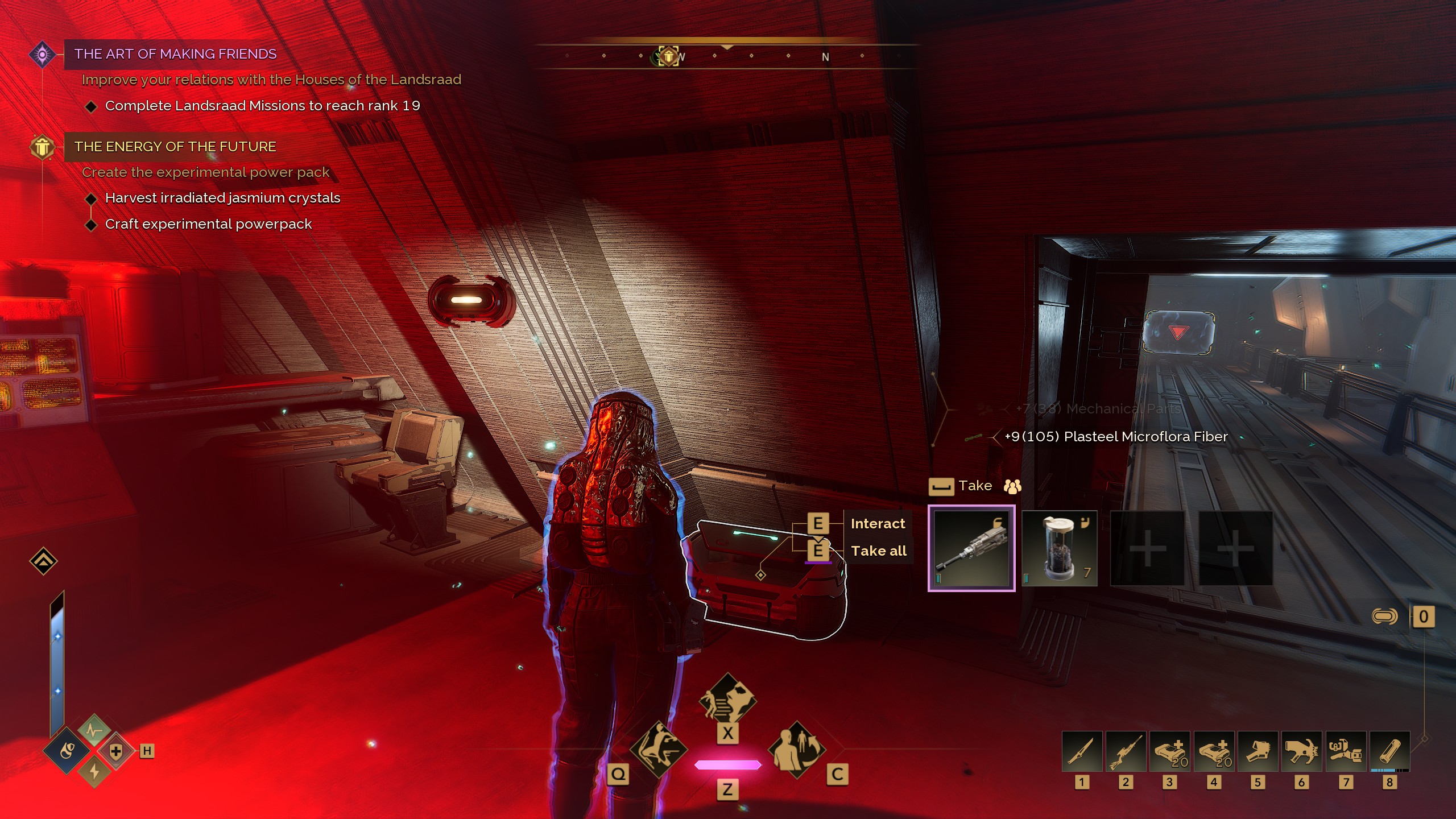The image size is (1456, 819).
Task: Click the medical cross shield icon
Action: click(116, 751)
